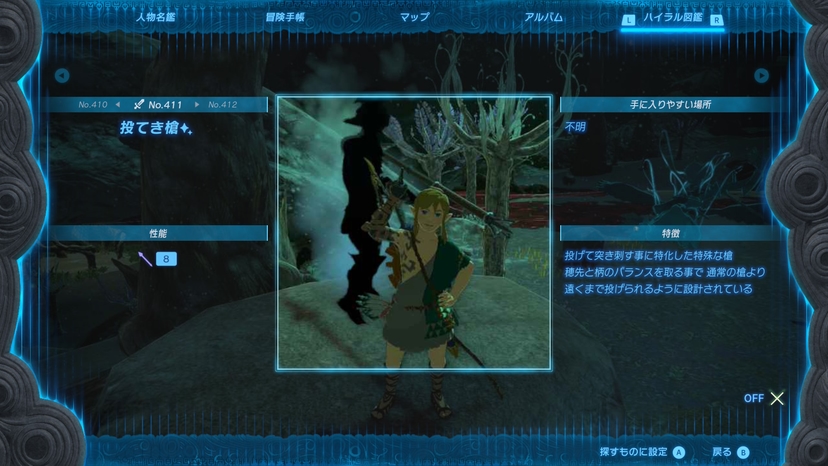Choose 探すものに設定 to track item
Viewport: 828px width, 466px height.
pyautogui.click(x=642, y=452)
